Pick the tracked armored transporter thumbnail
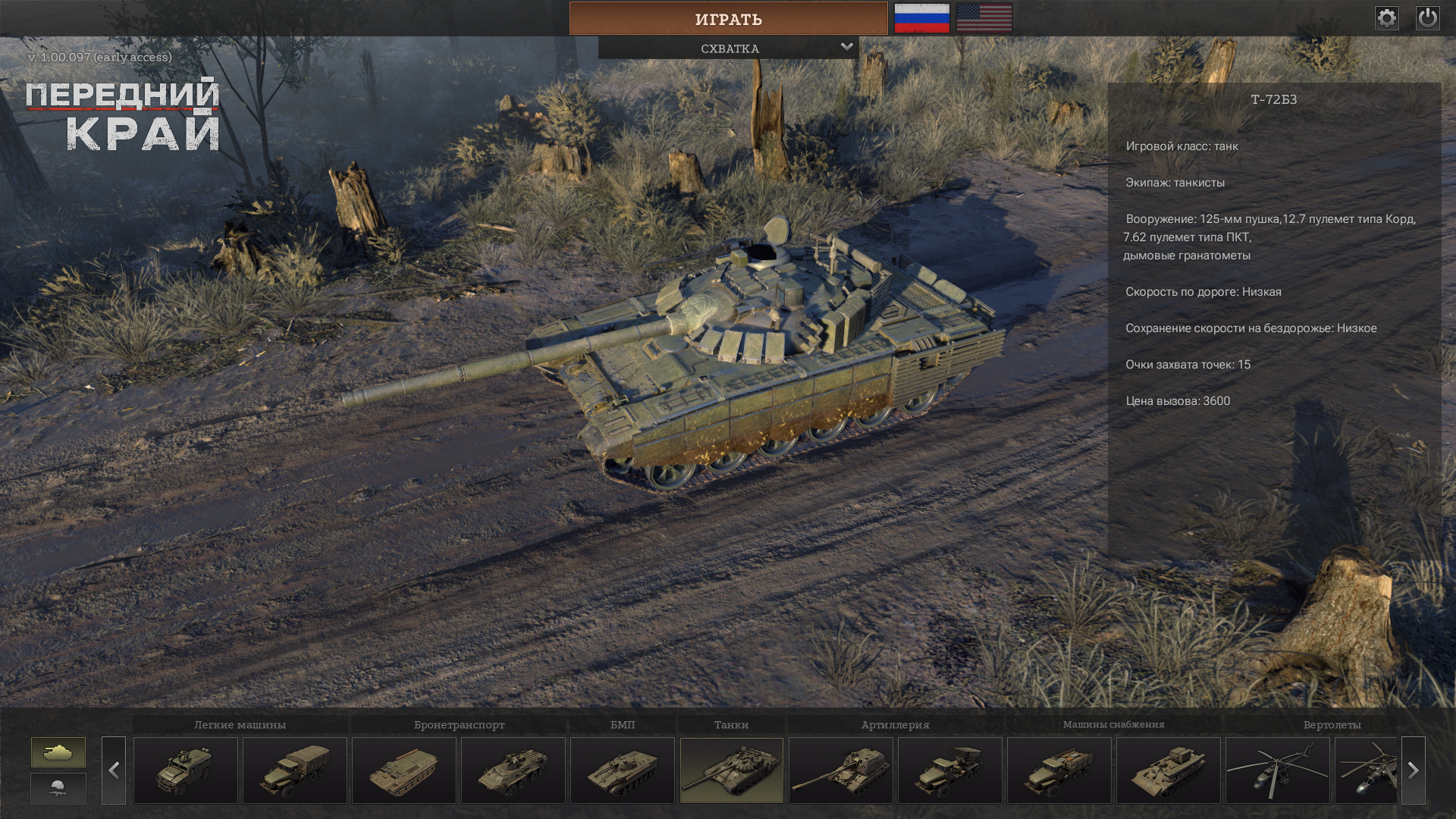This screenshot has height=819, width=1456. tap(404, 770)
